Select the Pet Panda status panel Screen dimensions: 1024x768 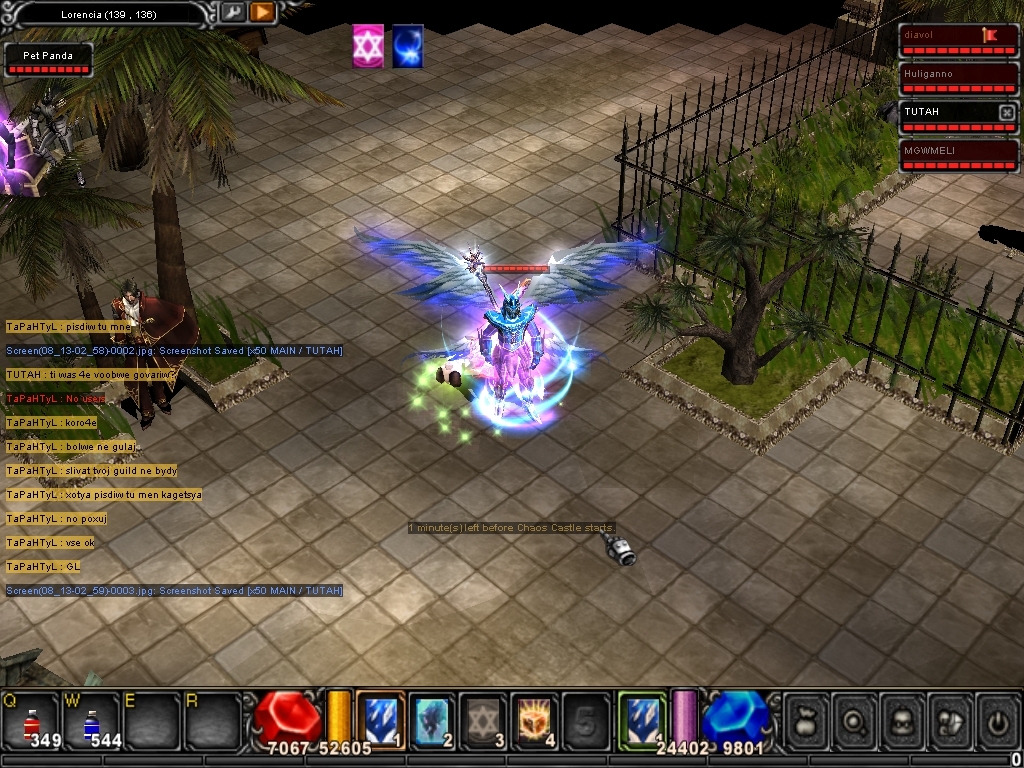(x=49, y=60)
